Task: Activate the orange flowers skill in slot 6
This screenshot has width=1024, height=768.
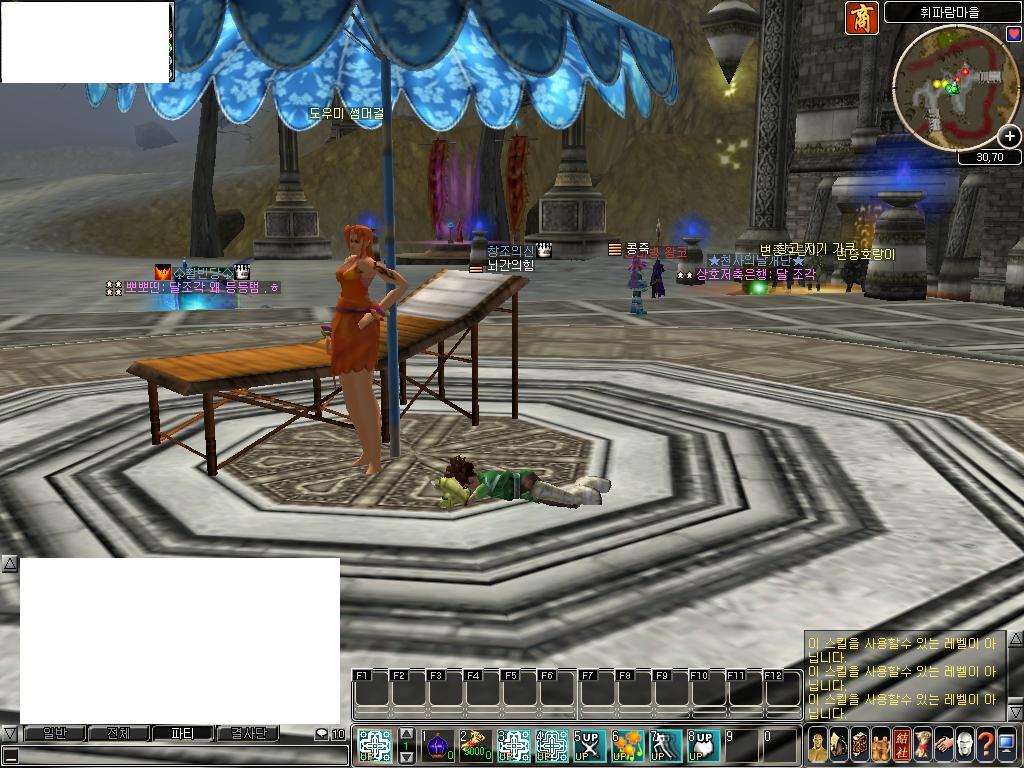Action: [x=626, y=746]
